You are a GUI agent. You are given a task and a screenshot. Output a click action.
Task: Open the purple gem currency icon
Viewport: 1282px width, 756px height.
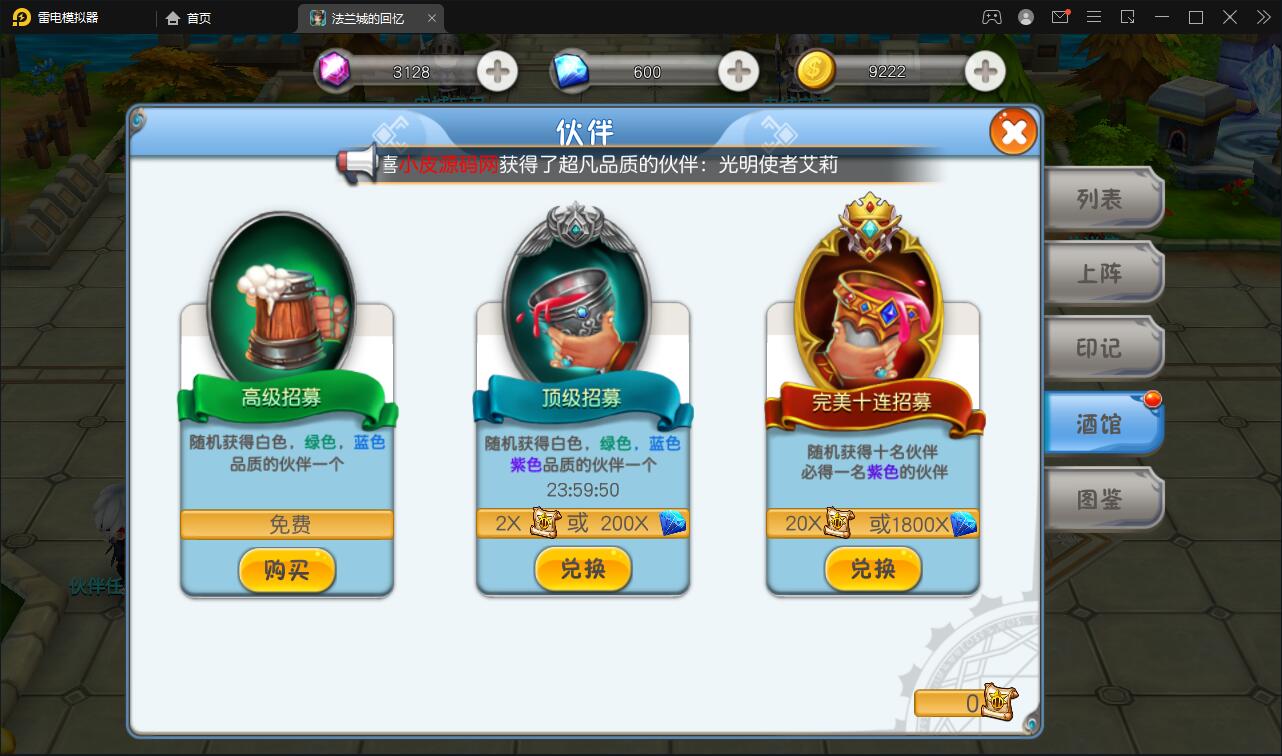(x=336, y=71)
